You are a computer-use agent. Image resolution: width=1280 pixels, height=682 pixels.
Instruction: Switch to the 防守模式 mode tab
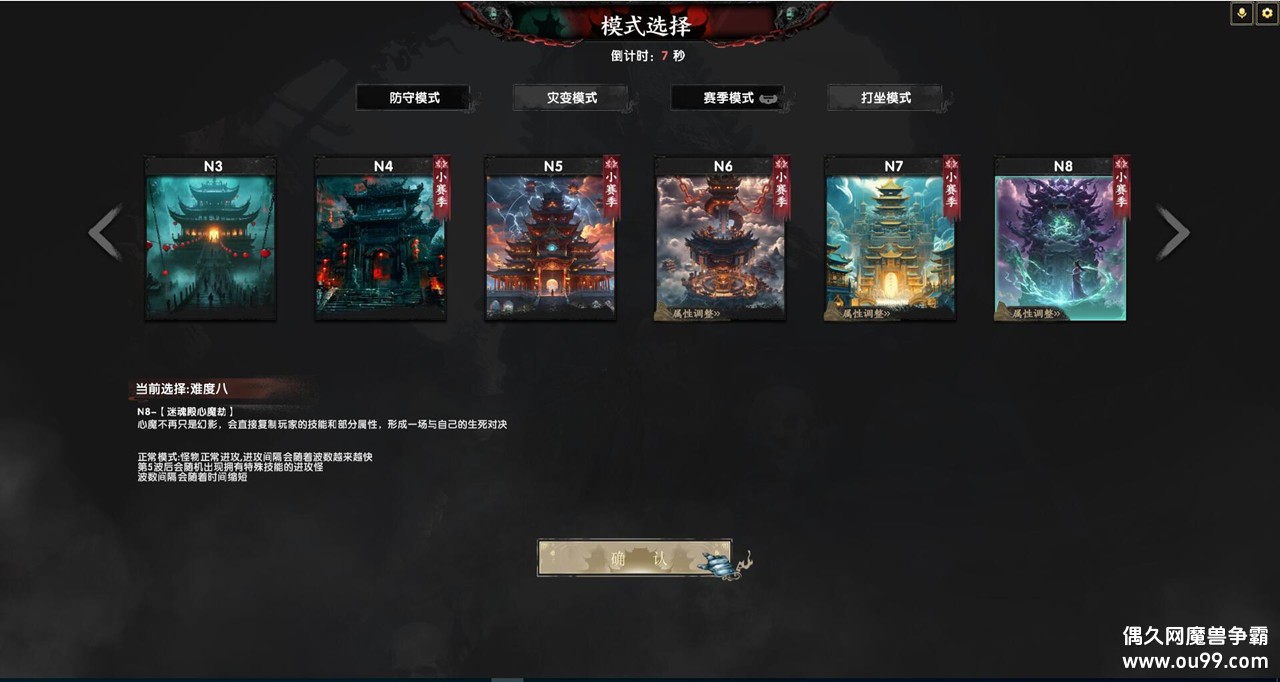(414, 98)
